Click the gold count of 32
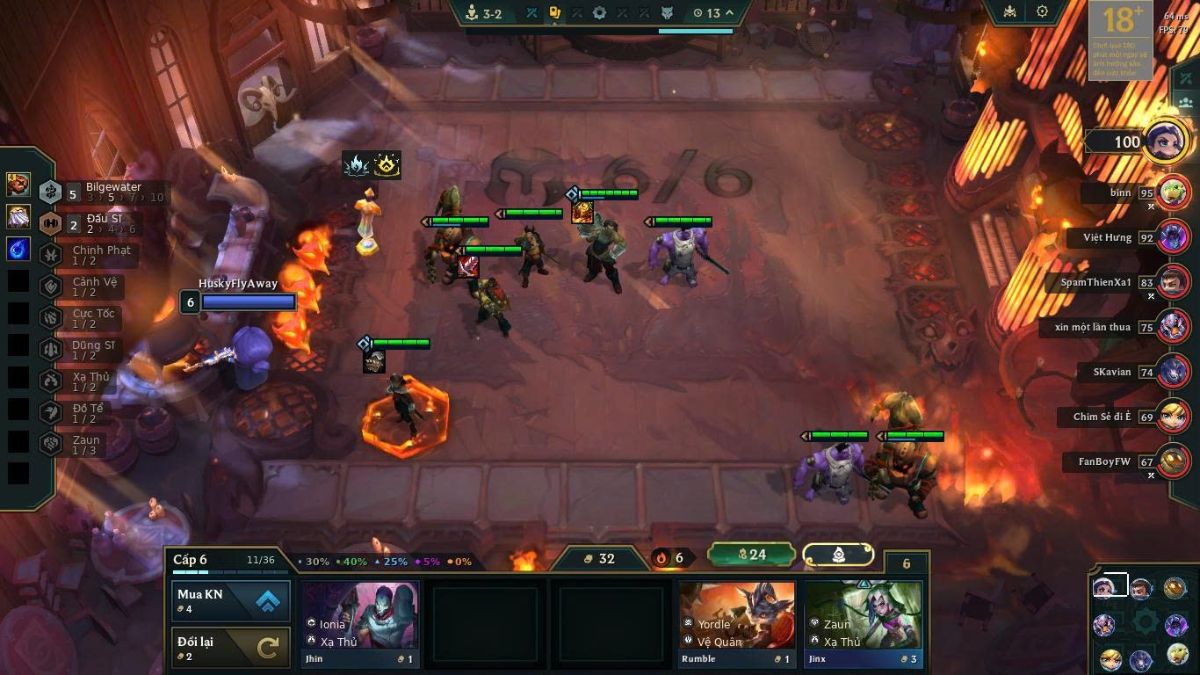1200x675 pixels. [600, 558]
